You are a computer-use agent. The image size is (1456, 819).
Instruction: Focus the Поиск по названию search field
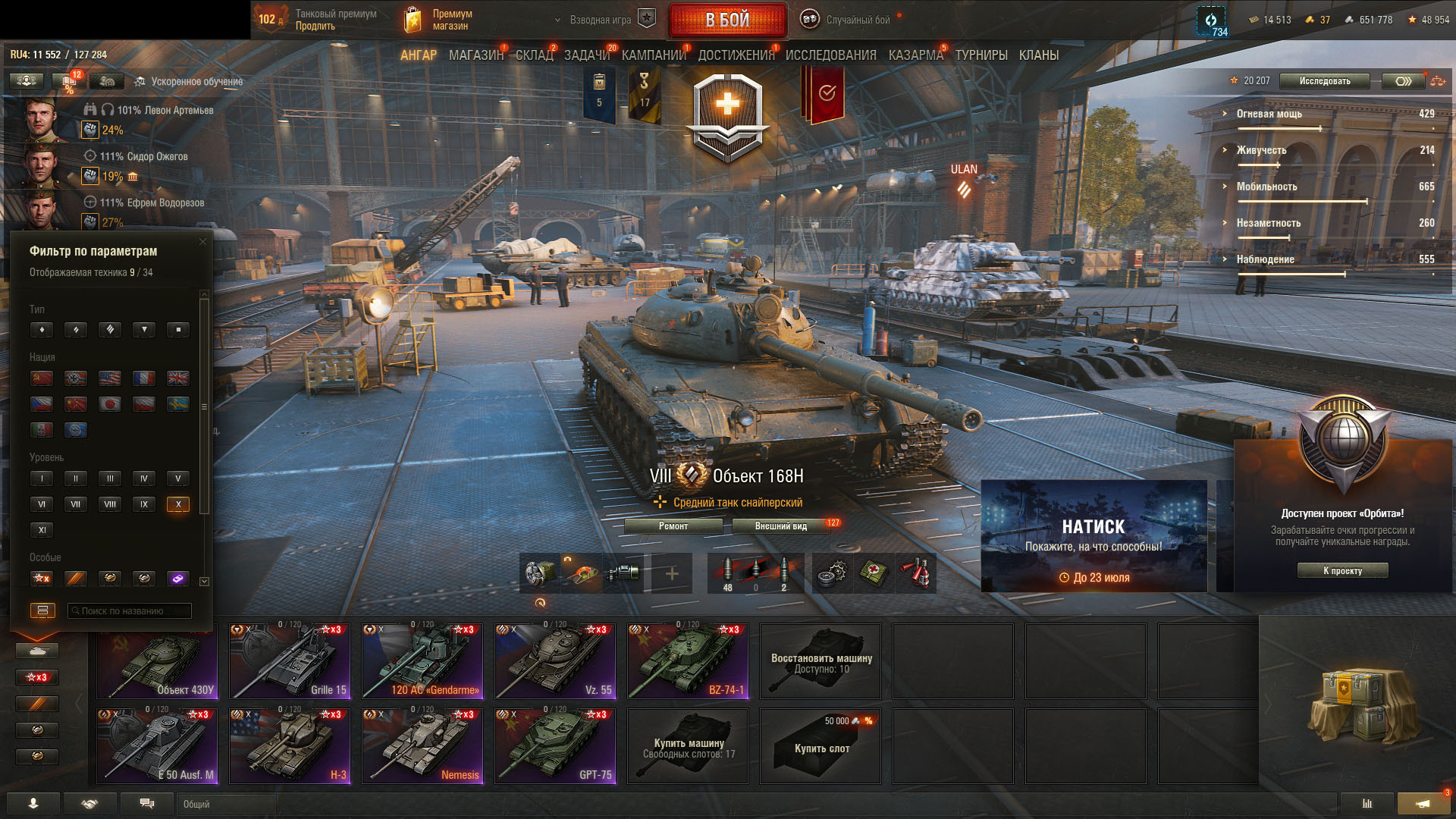click(x=130, y=611)
